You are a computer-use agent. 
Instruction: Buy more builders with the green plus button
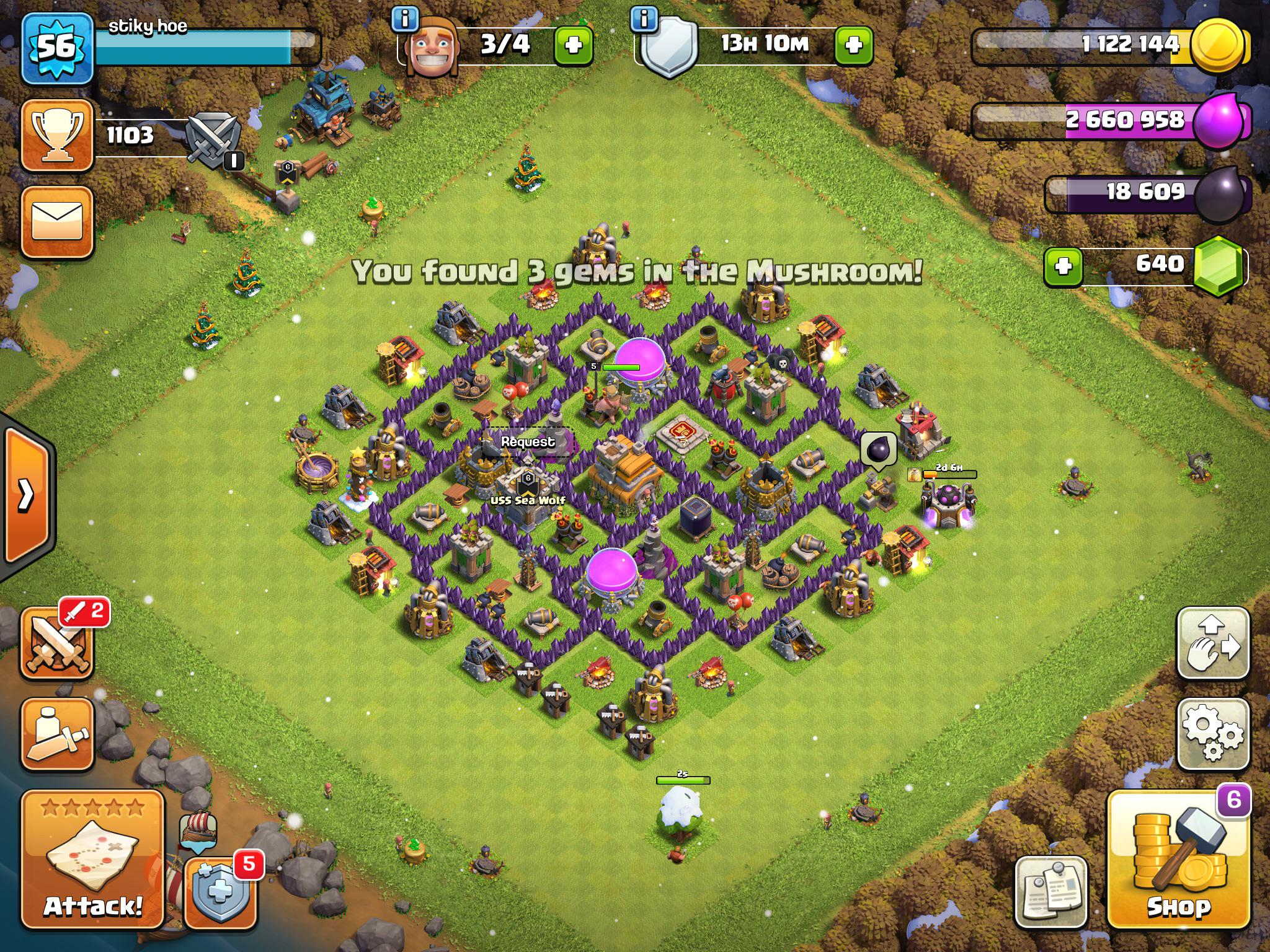(574, 46)
